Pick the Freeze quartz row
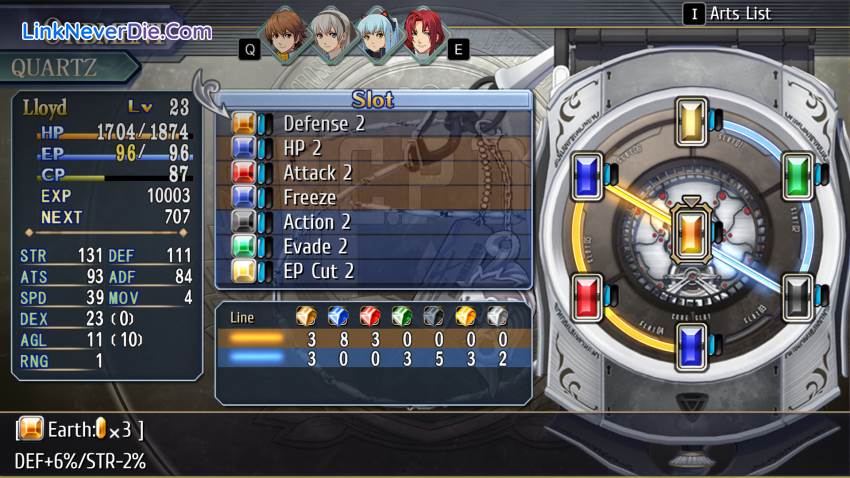Screen dimensions: 850x478 click(x=372, y=197)
